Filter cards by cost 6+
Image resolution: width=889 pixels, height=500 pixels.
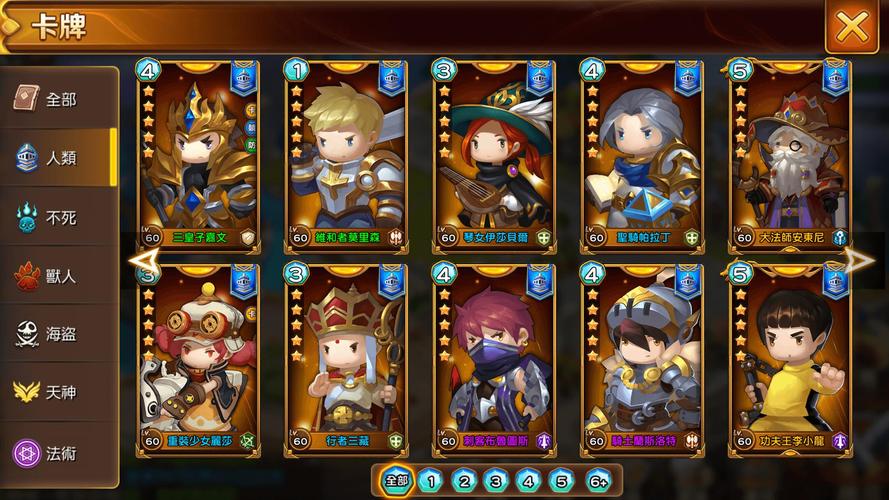click(597, 481)
